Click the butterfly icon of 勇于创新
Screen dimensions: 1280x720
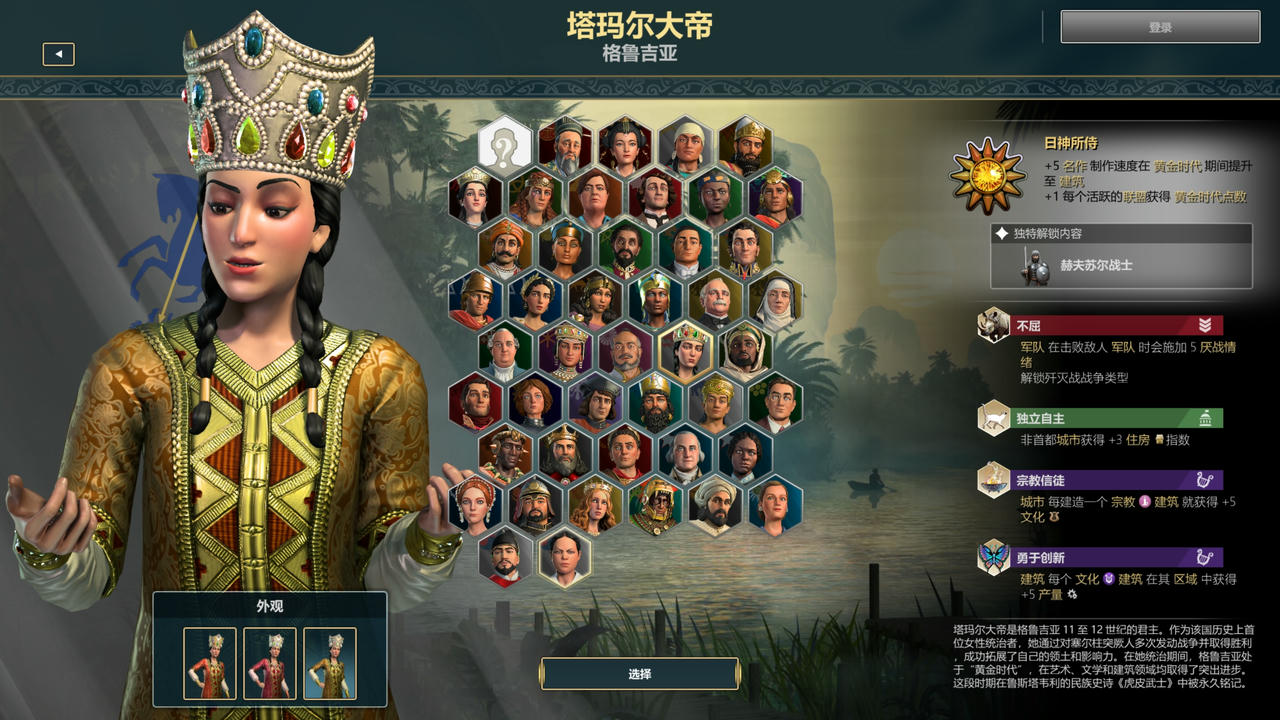[992, 556]
